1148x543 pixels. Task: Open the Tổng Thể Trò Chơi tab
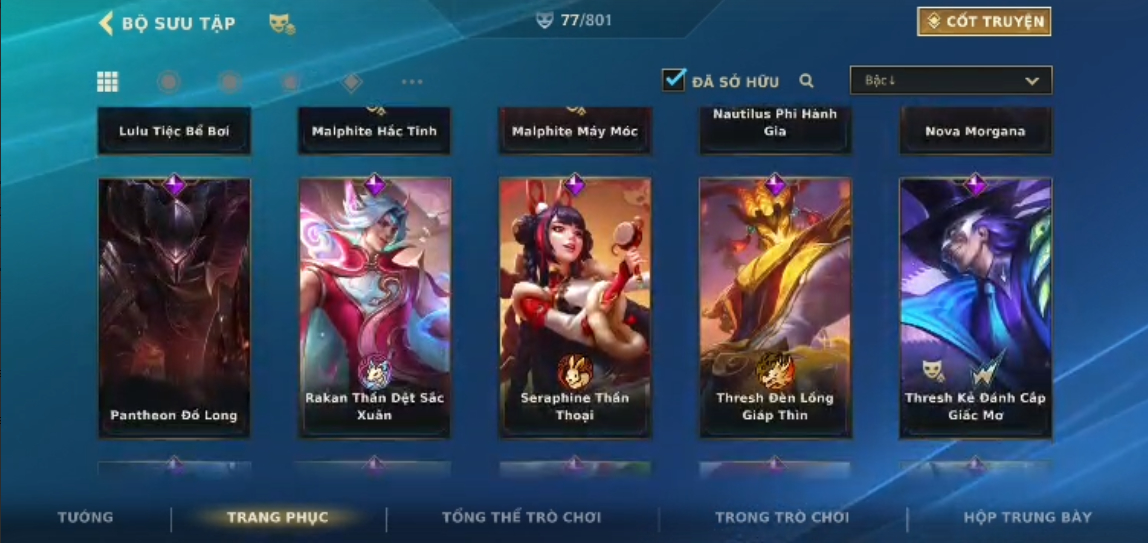(x=522, y=517)
